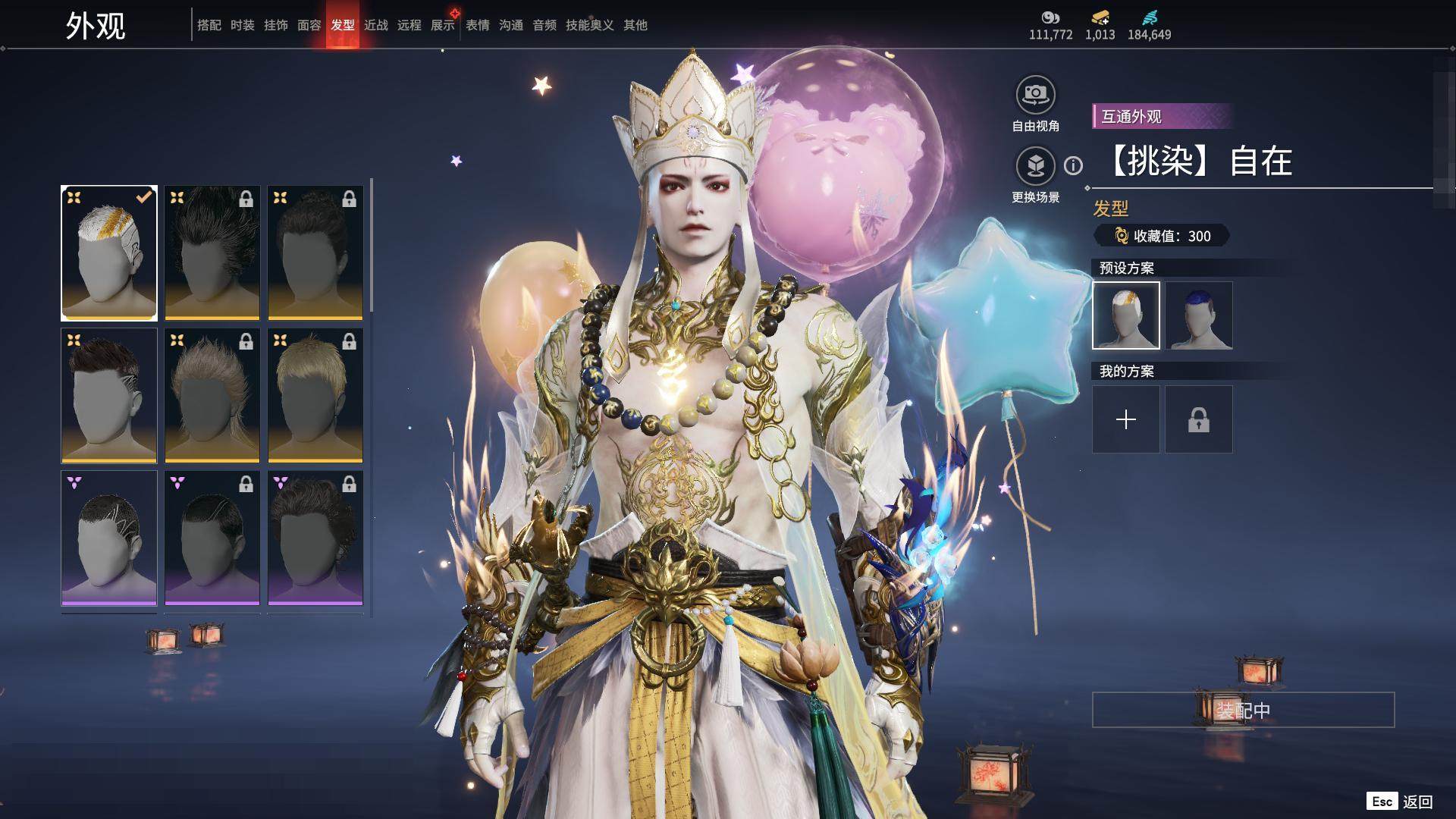
Task: Select the 挂饰 tab
Action: (x=275, y=25)
